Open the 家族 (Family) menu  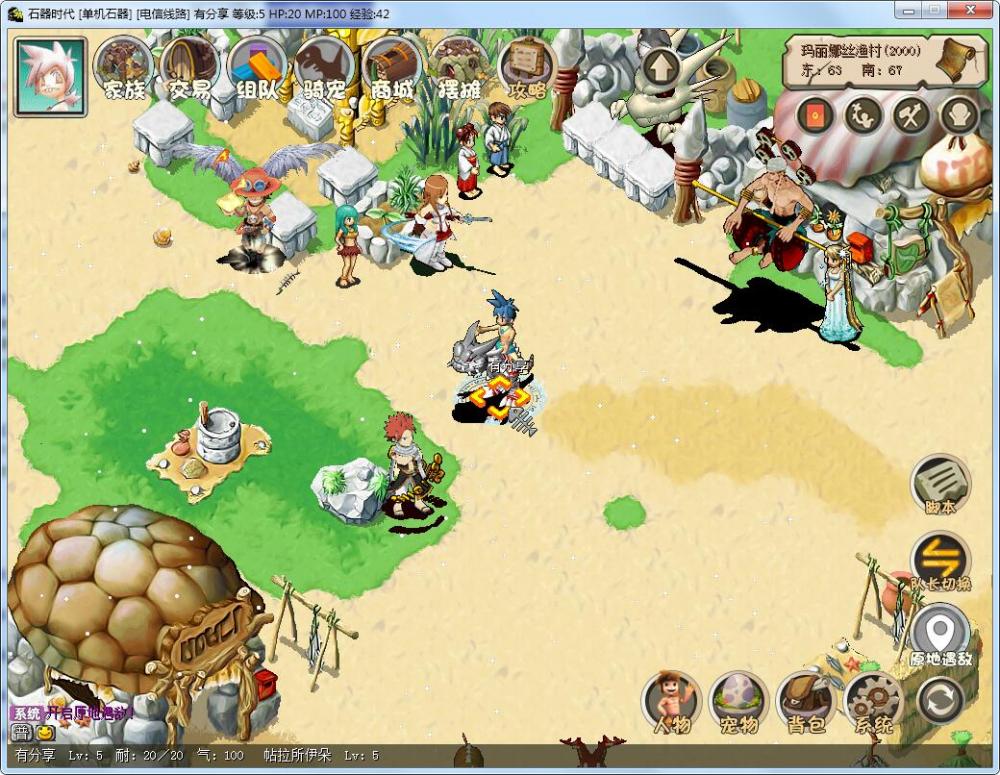[123, 67]
